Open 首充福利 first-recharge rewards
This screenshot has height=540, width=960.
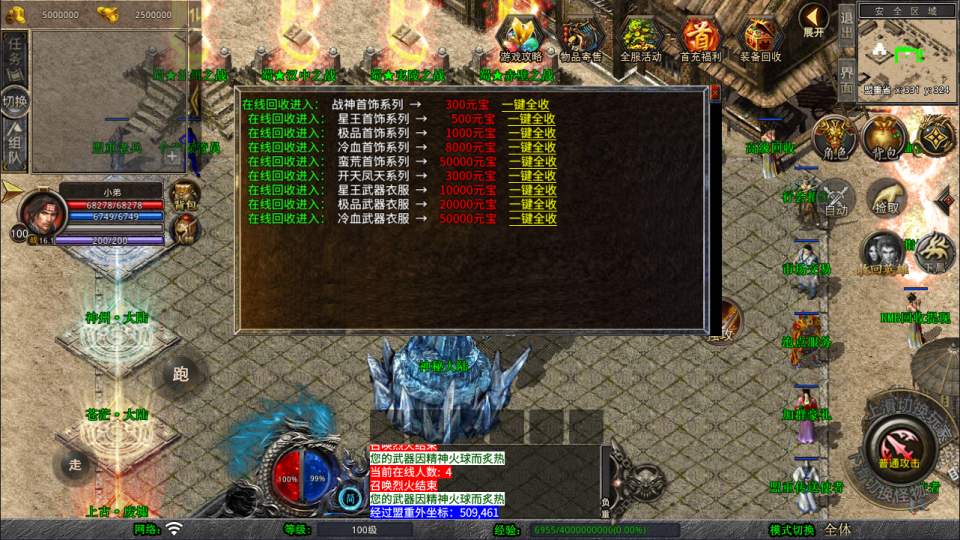700,40
